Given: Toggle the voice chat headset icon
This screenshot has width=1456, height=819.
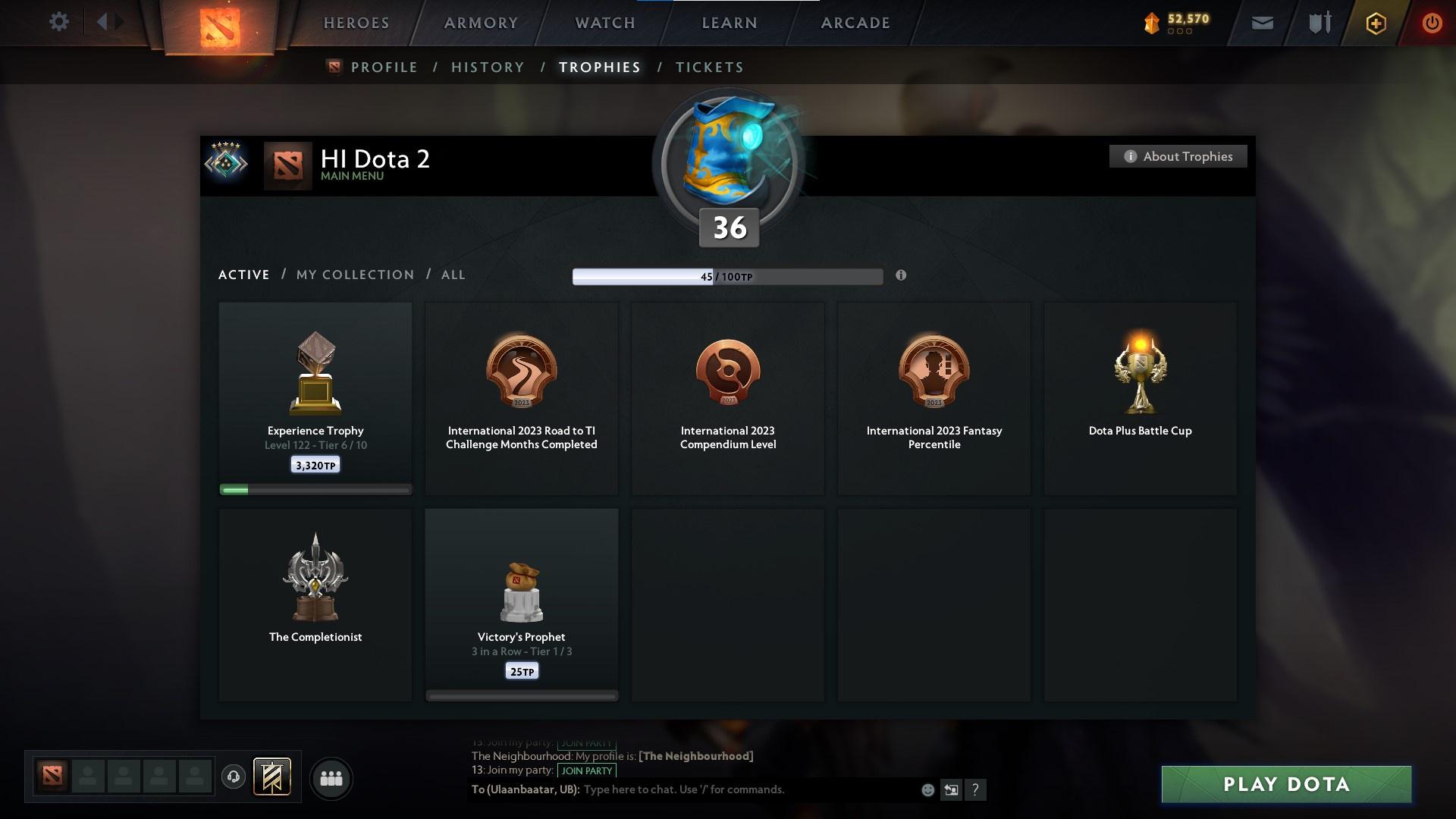Looking at the screenshot, I should [x=234, y=778].
